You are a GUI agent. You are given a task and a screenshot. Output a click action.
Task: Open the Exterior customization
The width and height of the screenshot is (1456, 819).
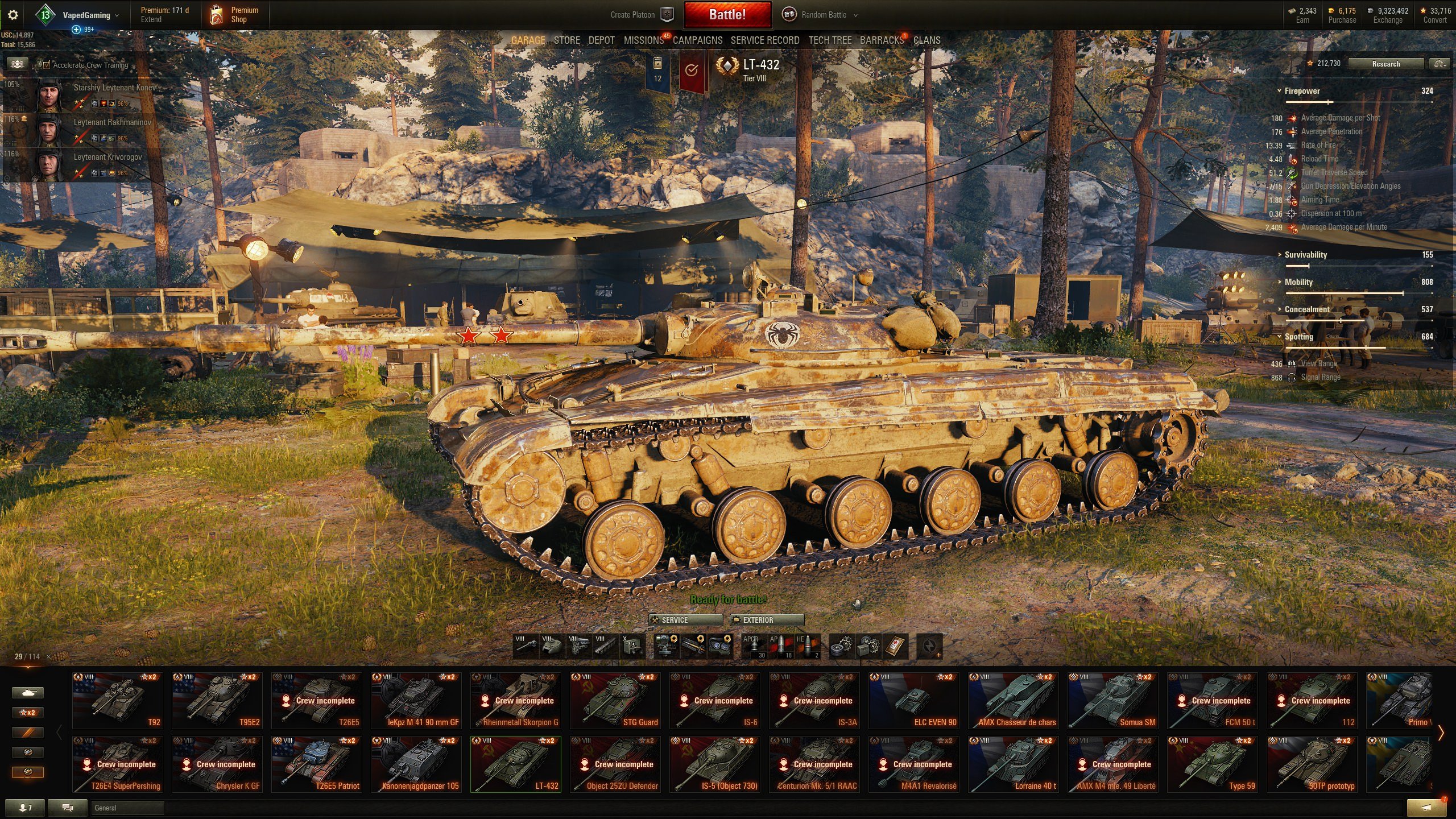(x=767, y=620)
